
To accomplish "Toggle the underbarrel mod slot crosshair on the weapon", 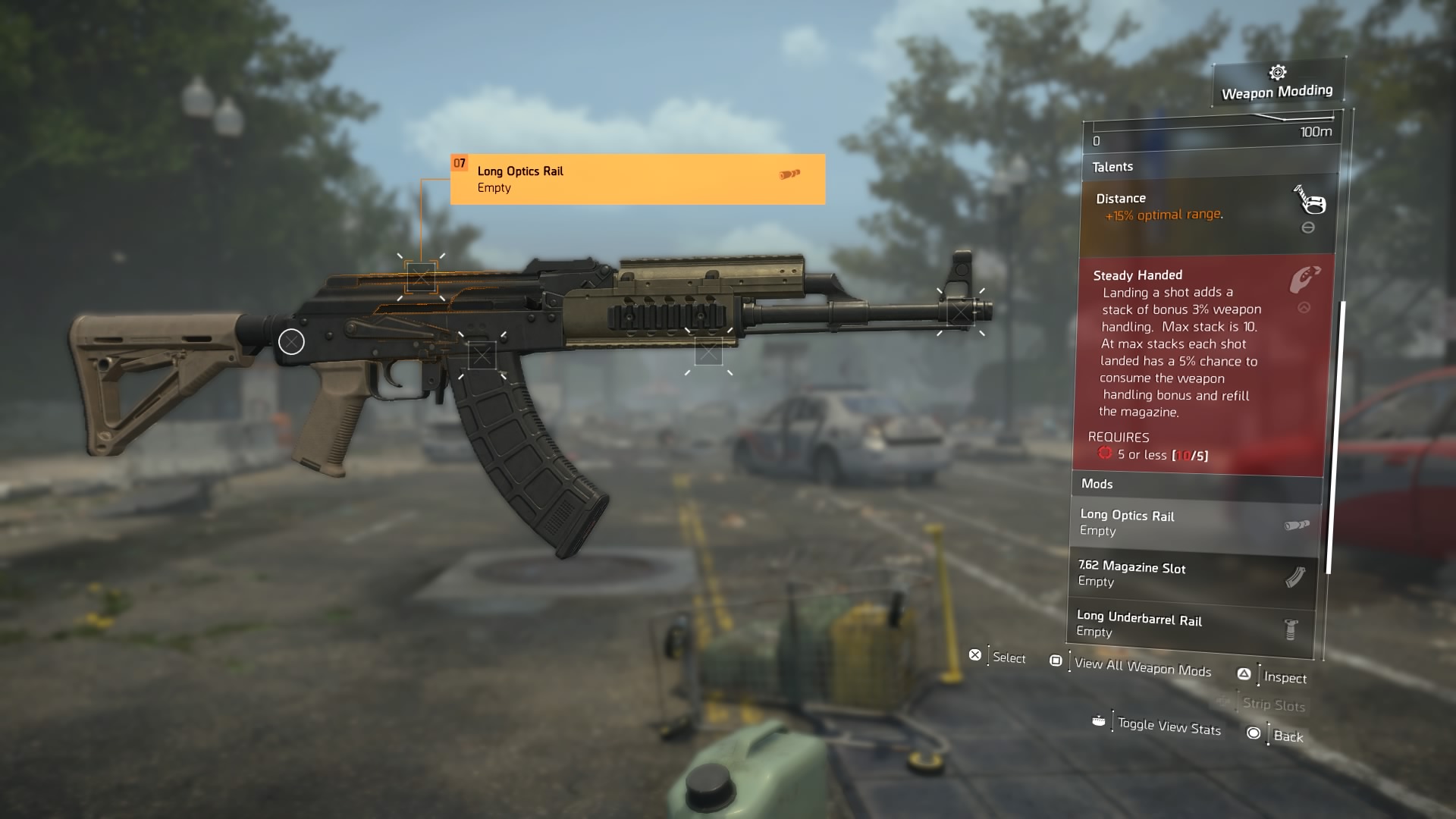I will (x=710, y=352).
